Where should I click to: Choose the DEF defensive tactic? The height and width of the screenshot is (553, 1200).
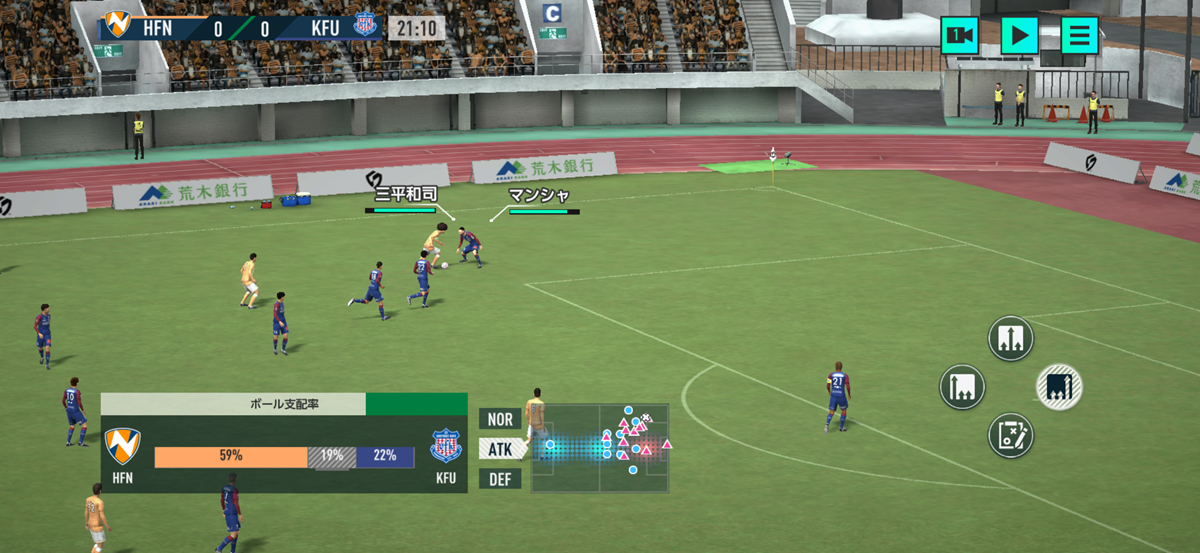[x=500, y=479]
